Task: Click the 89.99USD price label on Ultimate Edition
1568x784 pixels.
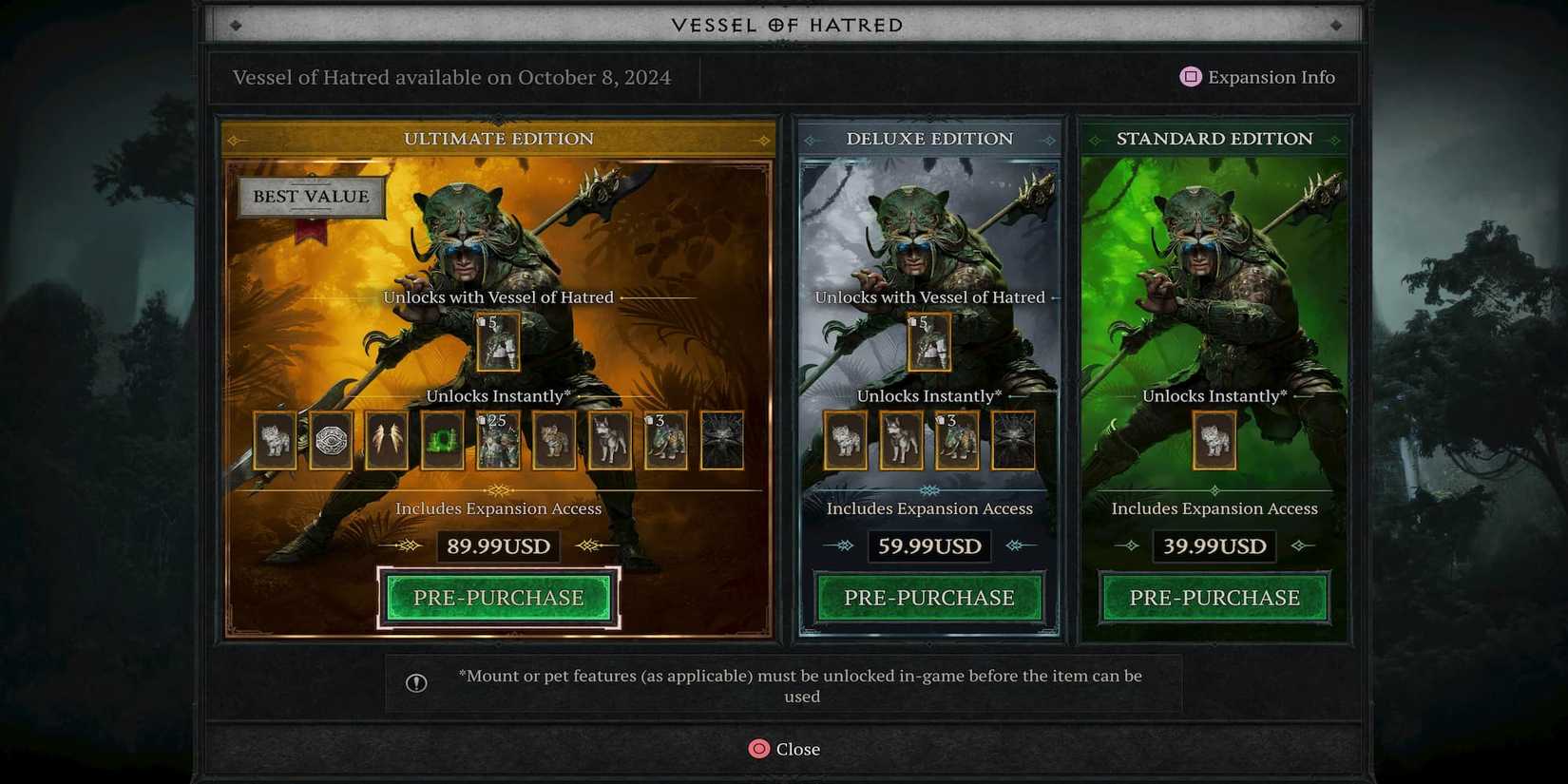Action: [x=498, y=546]
